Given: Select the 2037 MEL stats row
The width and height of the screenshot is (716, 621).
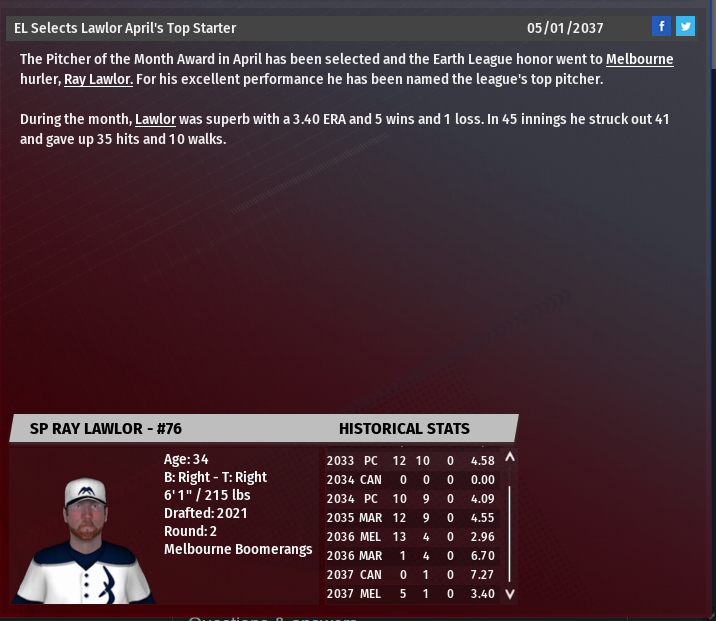Looking at the screenshot, I should click(x=410, y=594).
